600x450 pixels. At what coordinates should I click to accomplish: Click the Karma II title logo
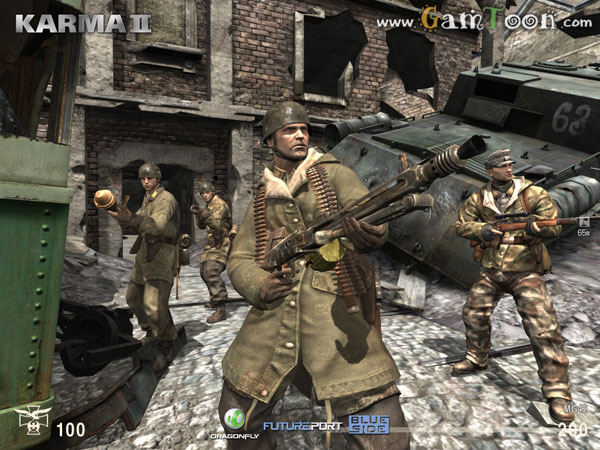82,22
